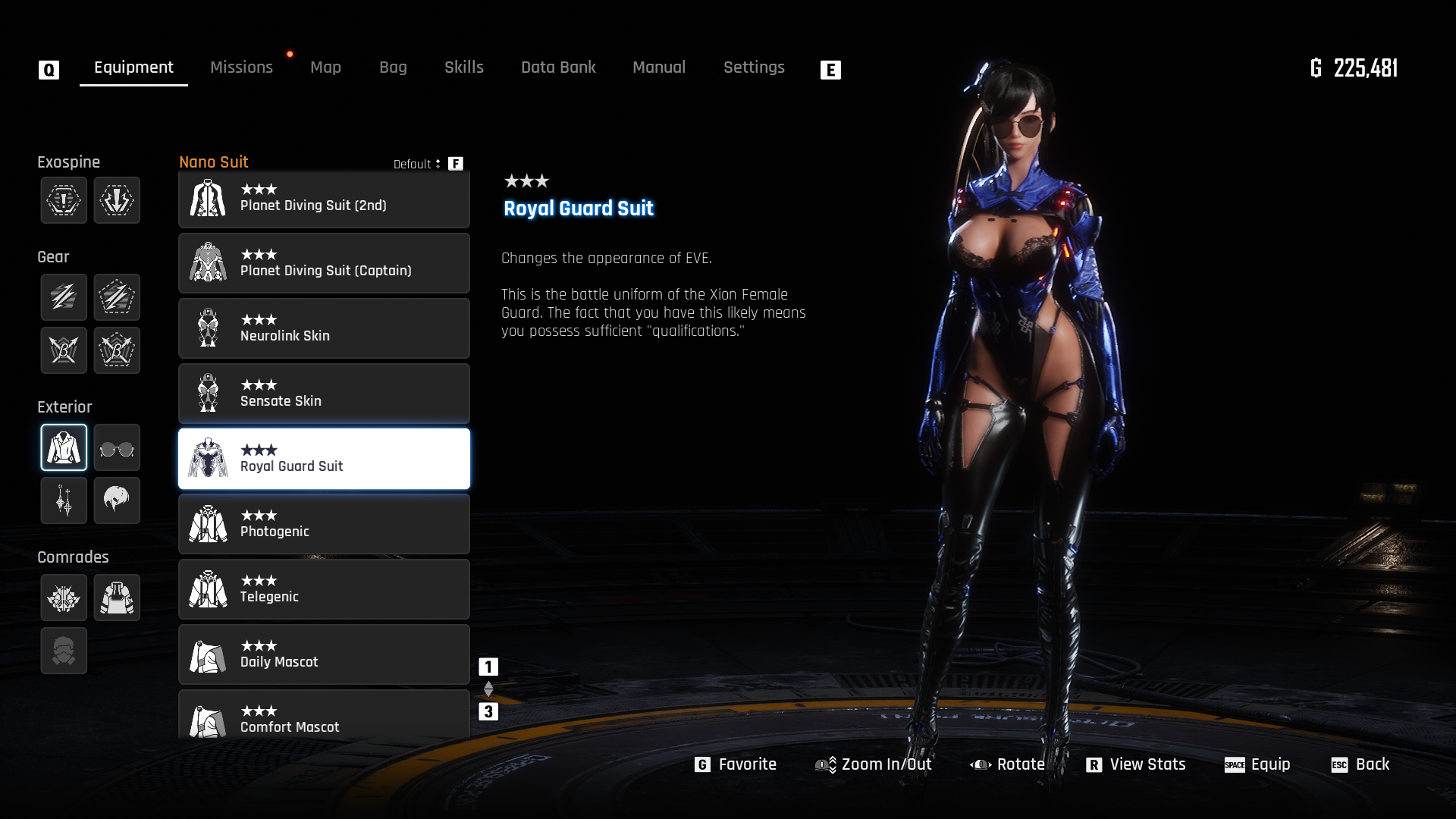Select the Skills tab
Image resolution: width=1456 pixels, height=819 pixels.
[463, 67]
